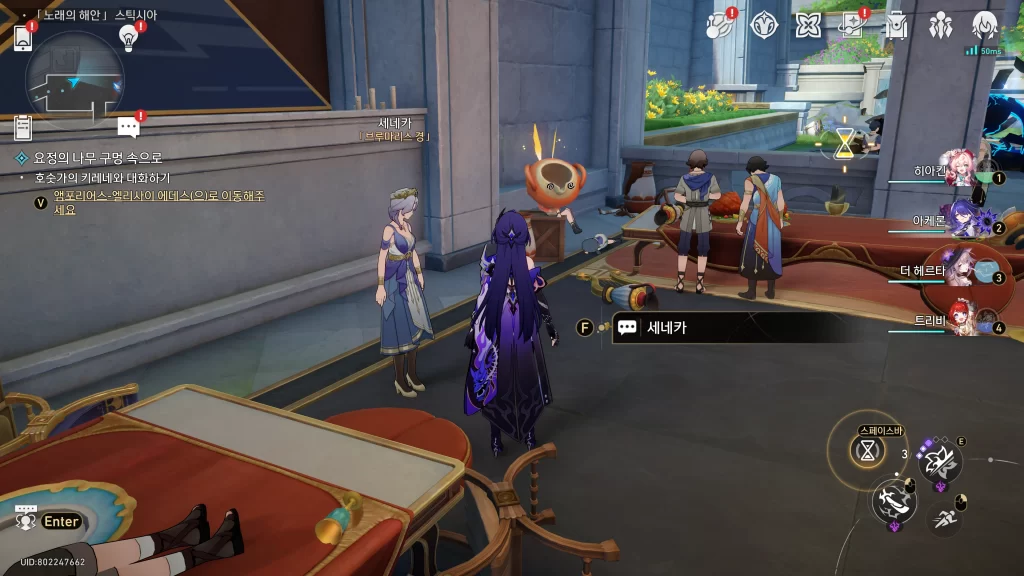Open the character roster head icon

tap(985, 25)
